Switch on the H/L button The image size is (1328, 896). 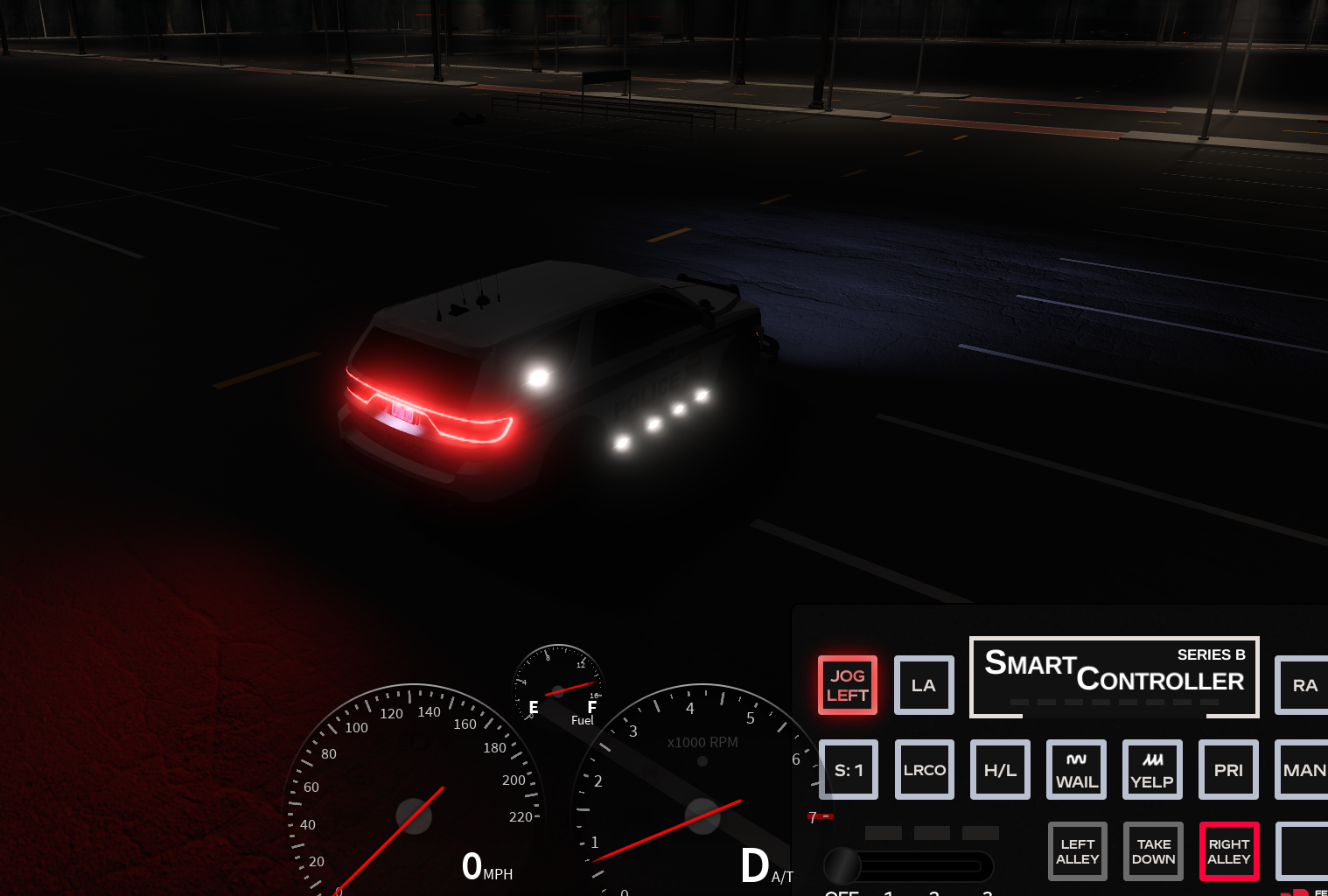[1000, 770]
